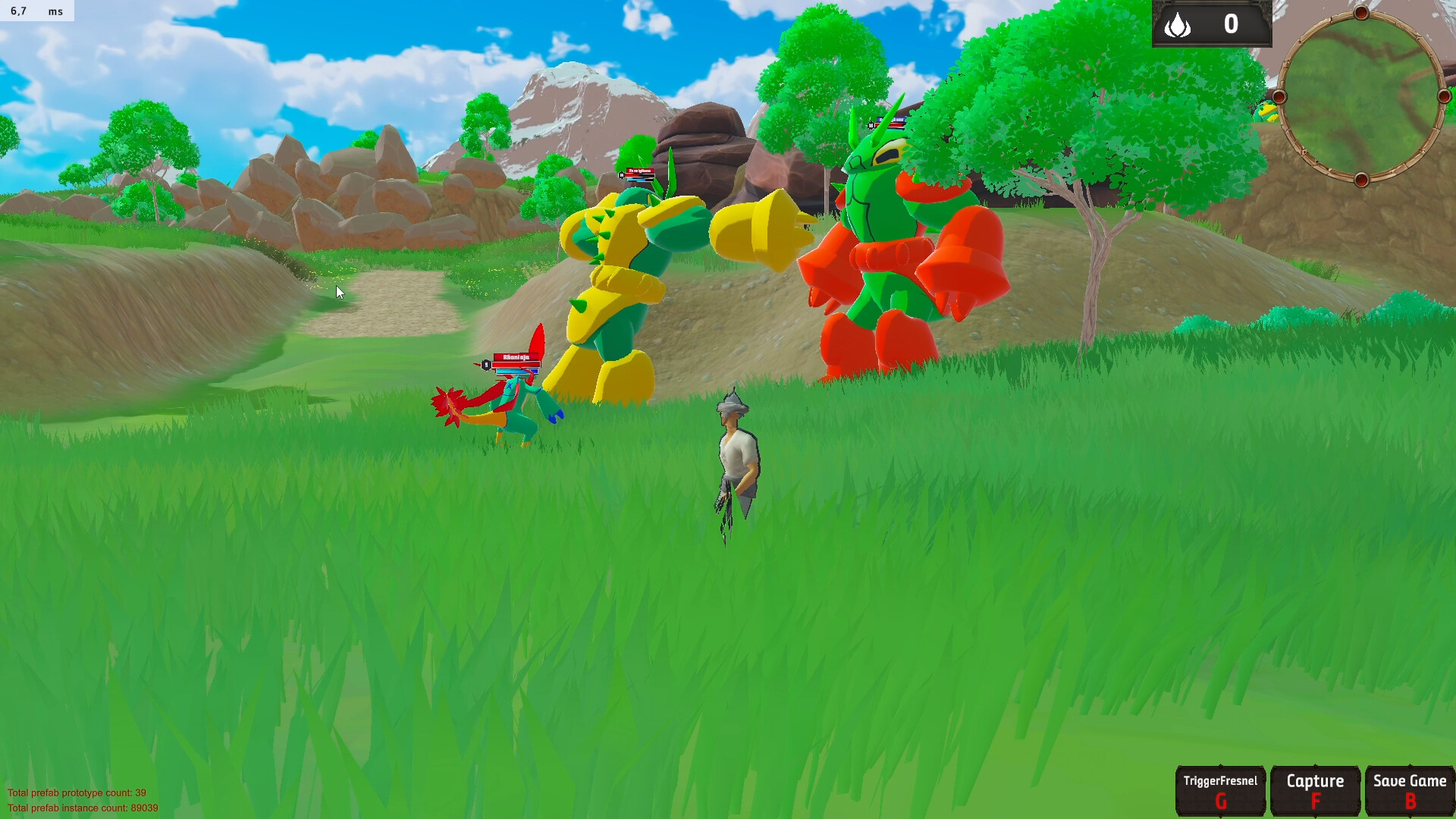1456x819 pixels.
Task: Click Rhaninja's red health bar
Action: tap(516, 364)
